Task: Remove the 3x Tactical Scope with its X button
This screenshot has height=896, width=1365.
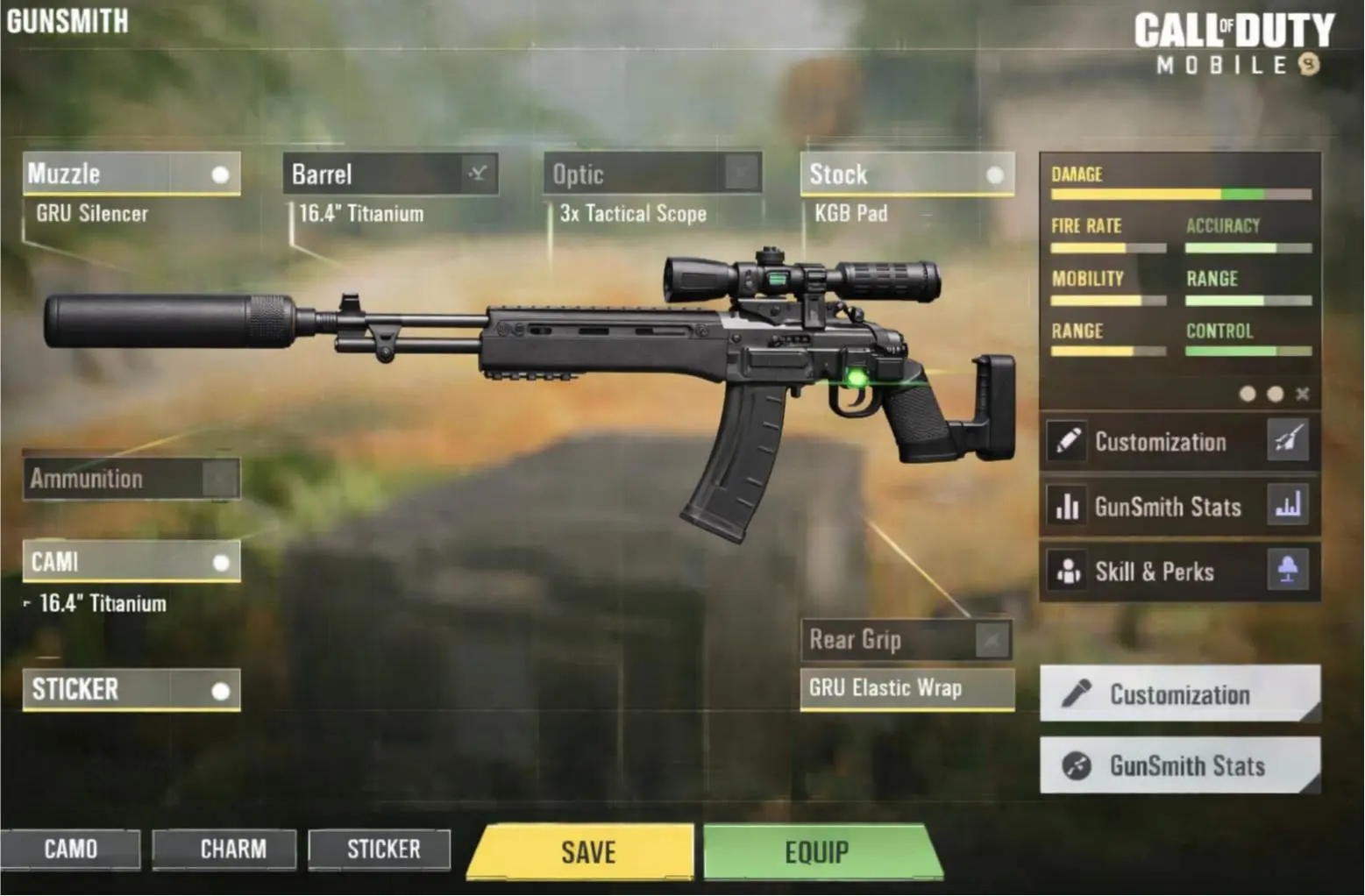Action: (743, 173)
